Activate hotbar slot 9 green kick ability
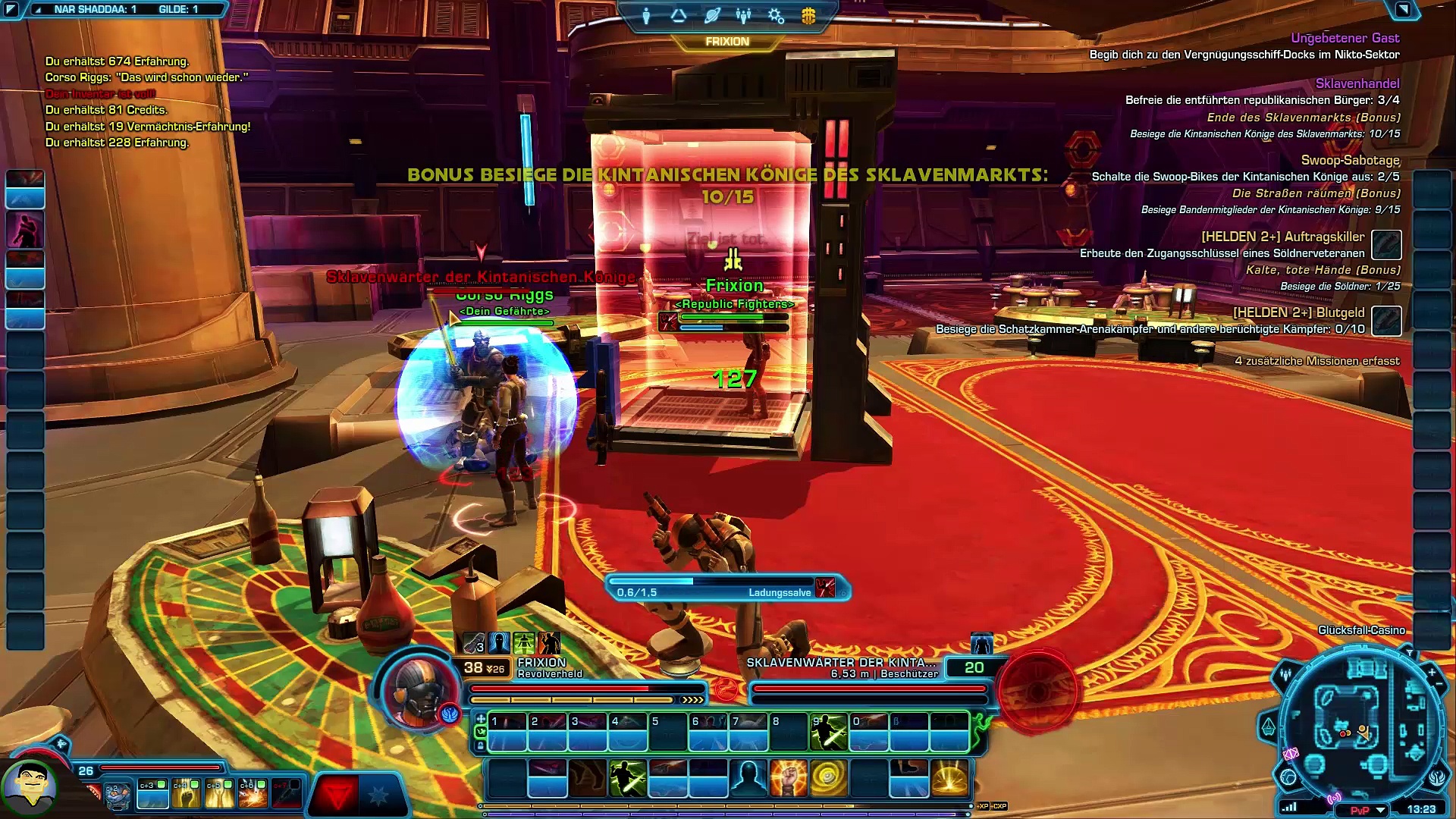Viewport: 1456px width, 819px height. tap(828, 731)
